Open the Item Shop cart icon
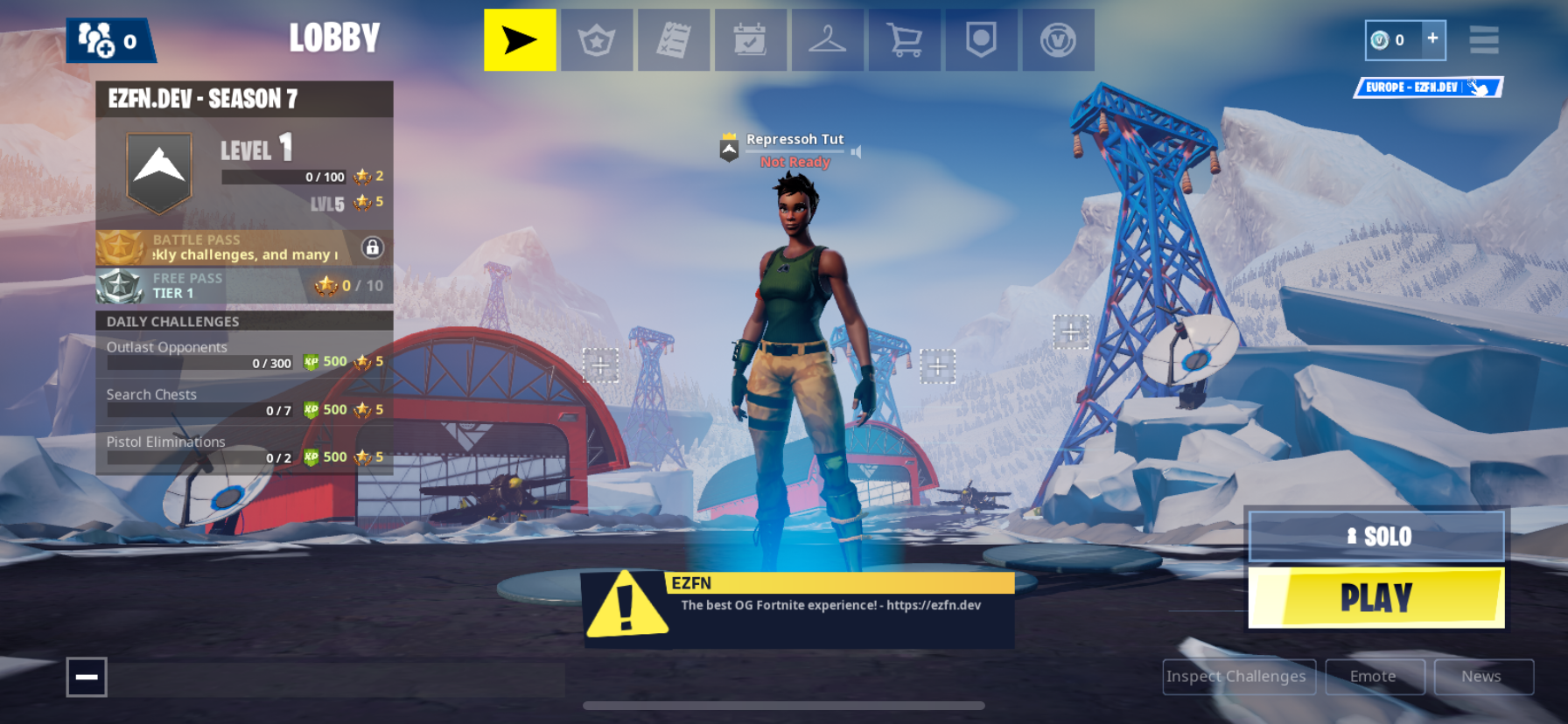This screenshot has width=1568, height=724. click(905, 39)
